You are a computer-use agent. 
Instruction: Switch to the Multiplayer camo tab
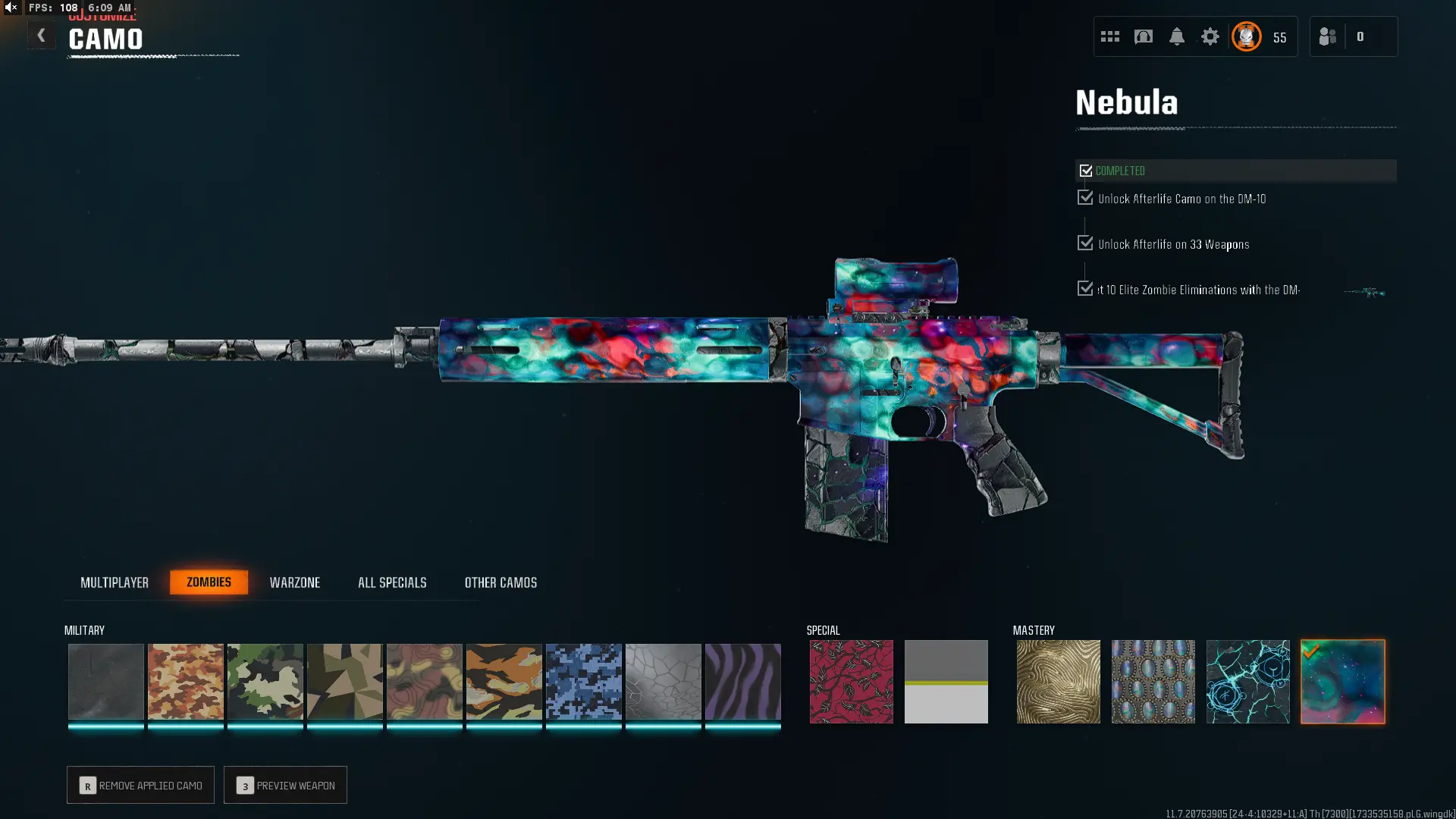click(x=115, y=582)
